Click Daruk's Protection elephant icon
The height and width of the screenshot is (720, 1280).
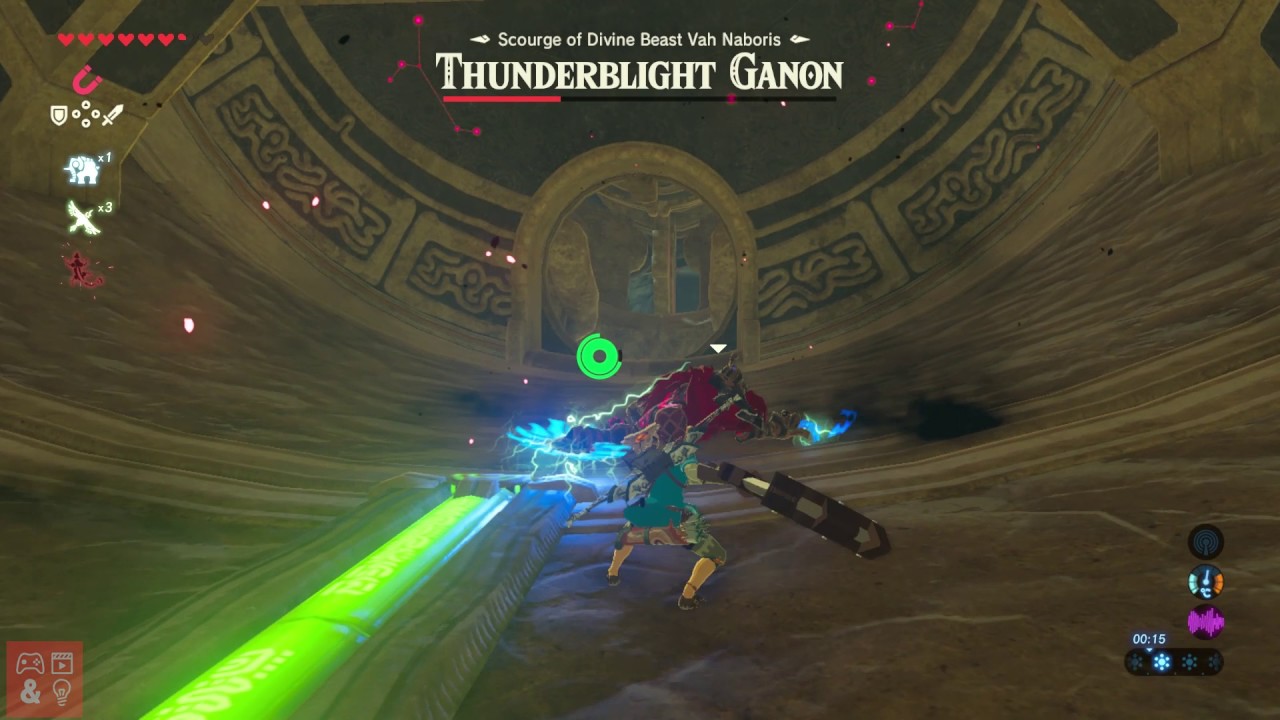point(82,168)
